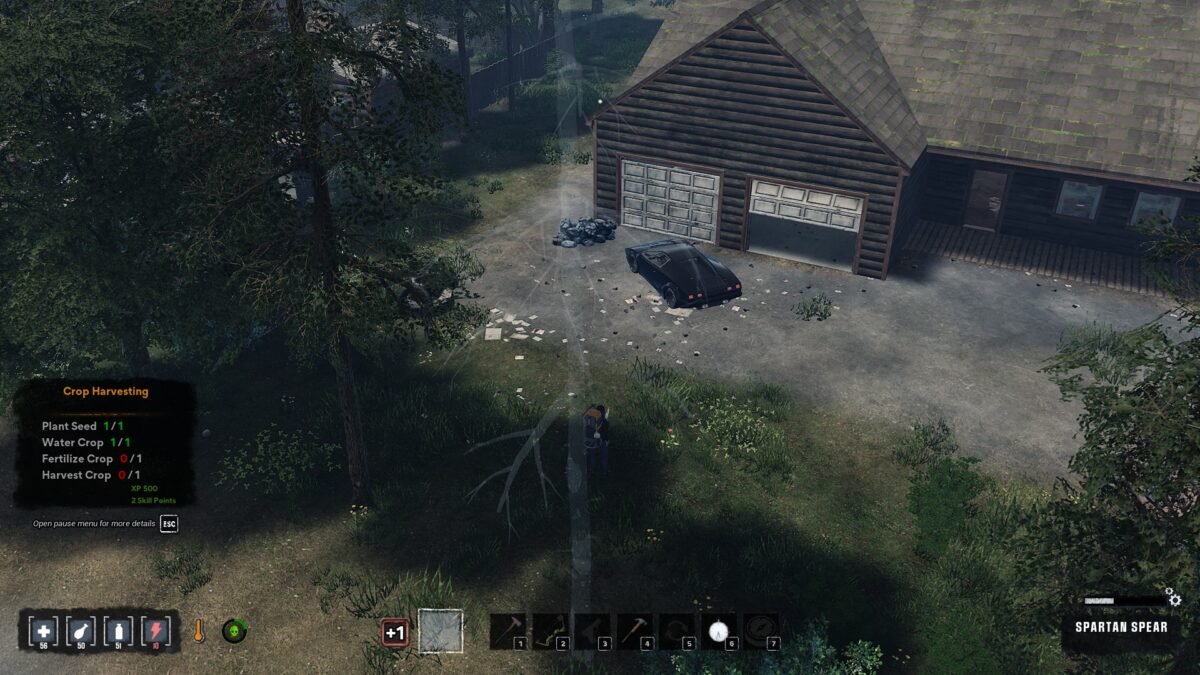Viewport: 1200px width, 675px height.
Task: Click the red +1 notification icon
Action: pyautogui.click(x=395, y=632)
